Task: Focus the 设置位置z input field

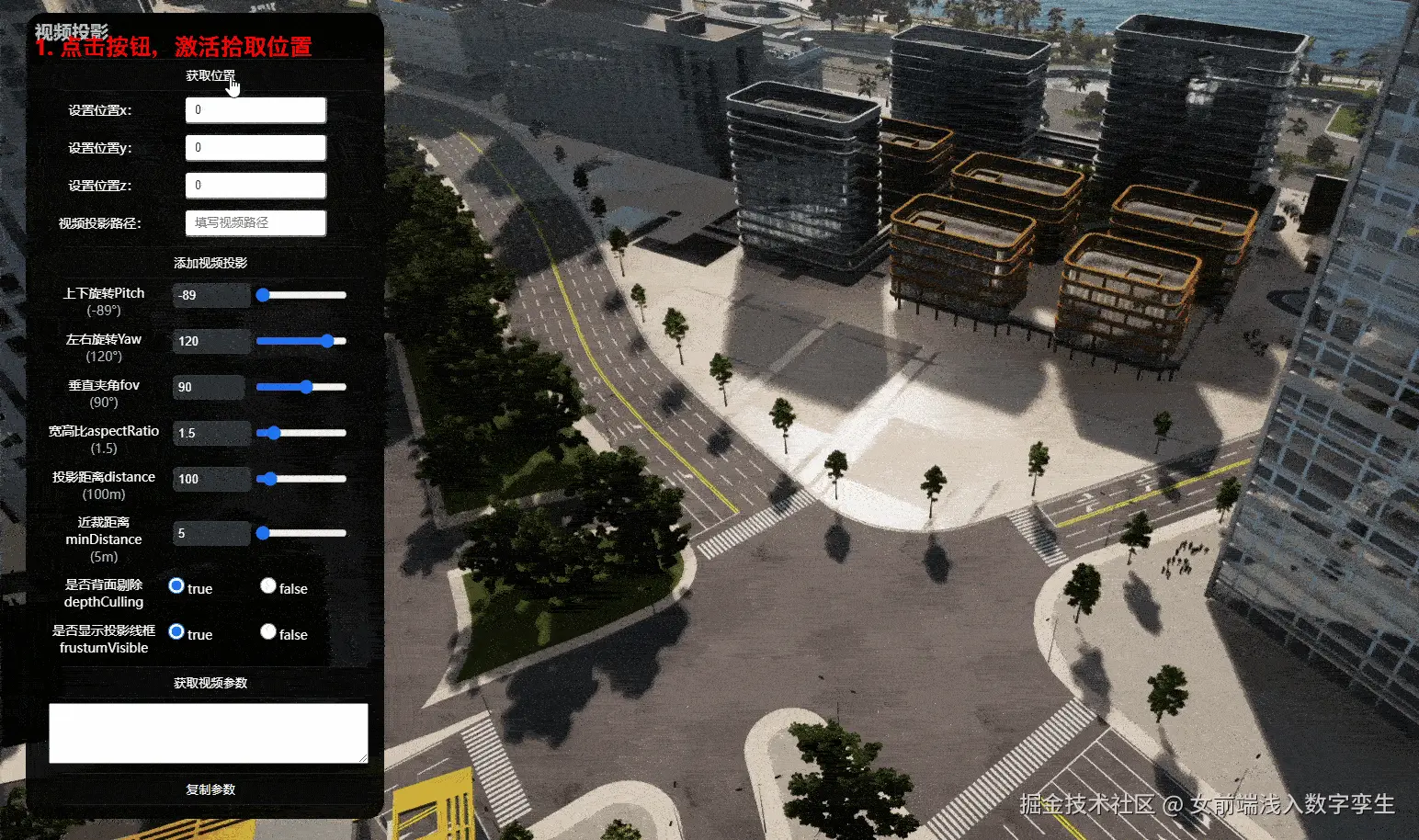Action: coord(255,186)
